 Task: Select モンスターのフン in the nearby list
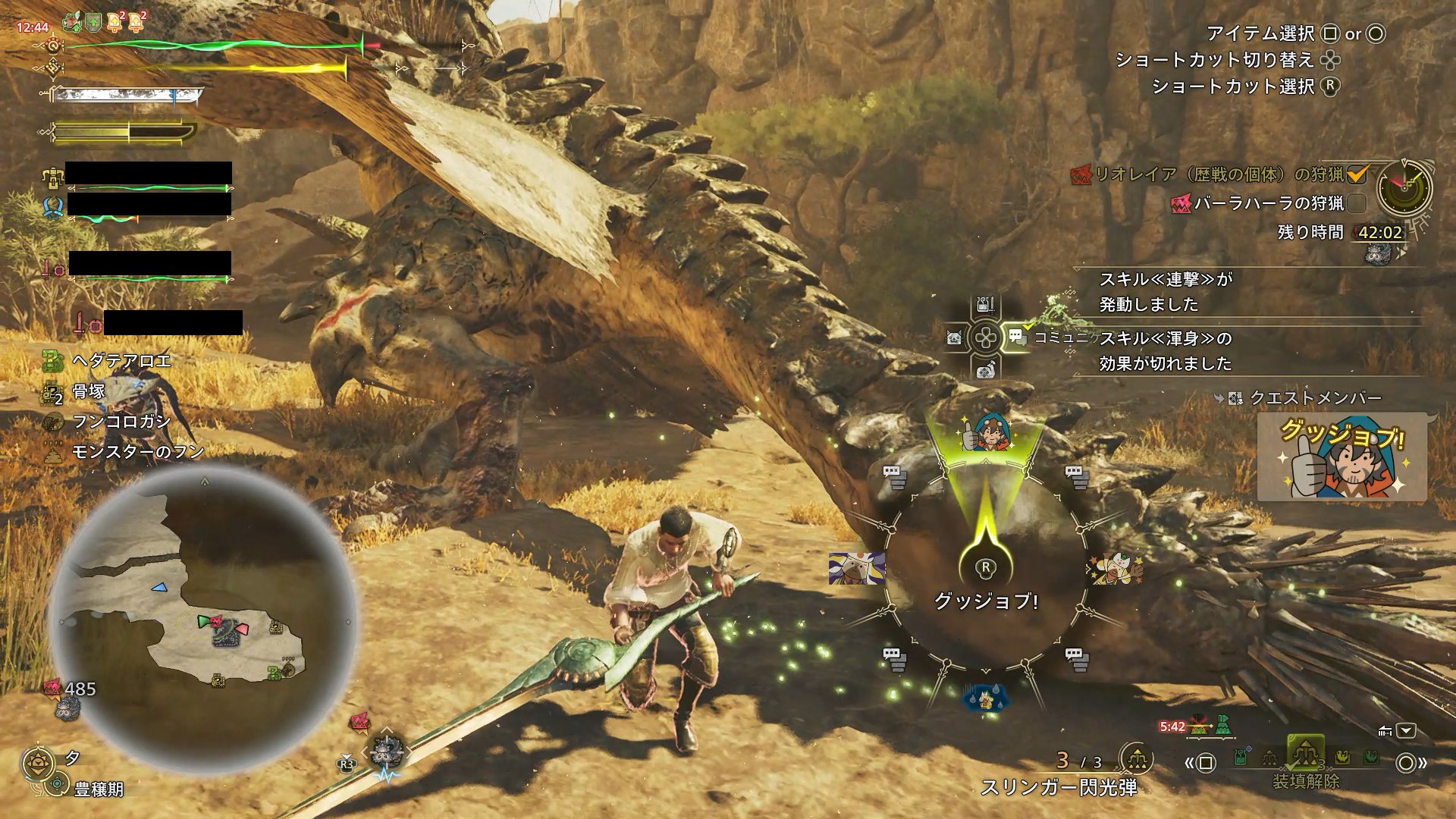[x=137, y=452]
